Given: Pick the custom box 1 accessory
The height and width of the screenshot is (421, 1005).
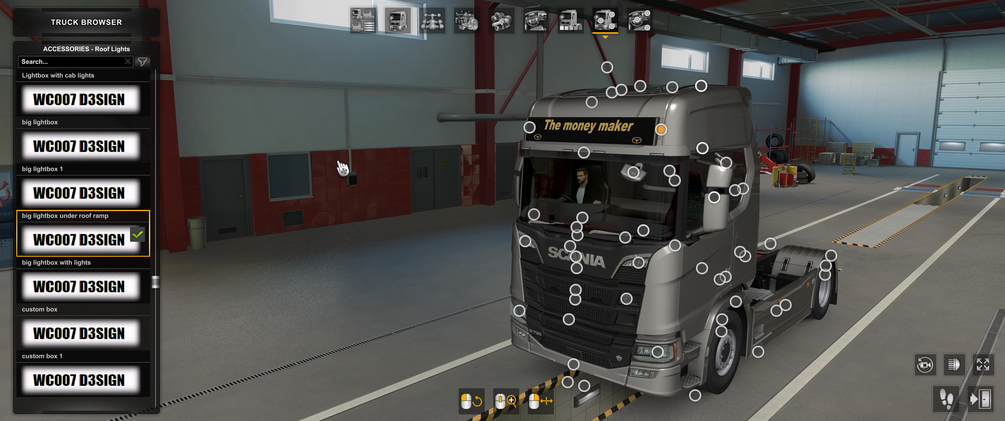Looking at the screenshot, I should pos(79,380).
